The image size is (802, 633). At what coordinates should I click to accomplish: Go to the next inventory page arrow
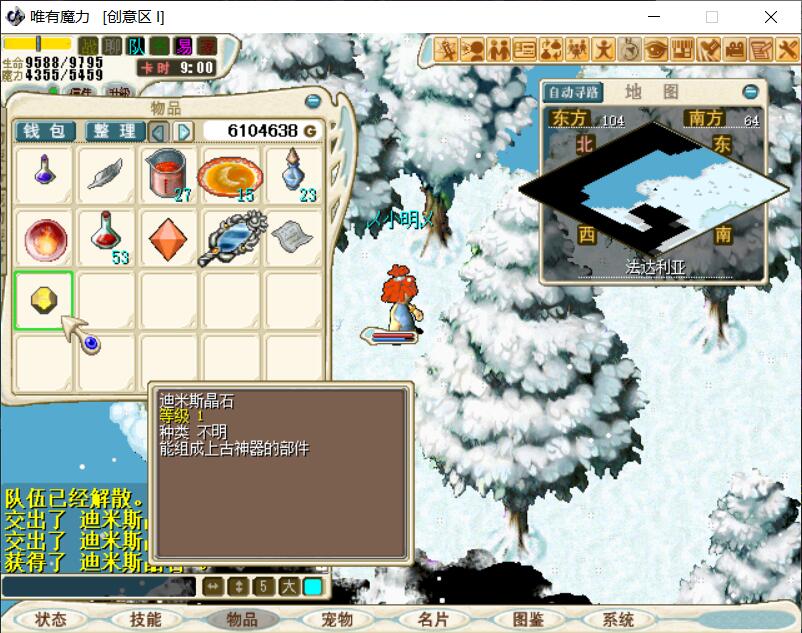tap(184, 131)
